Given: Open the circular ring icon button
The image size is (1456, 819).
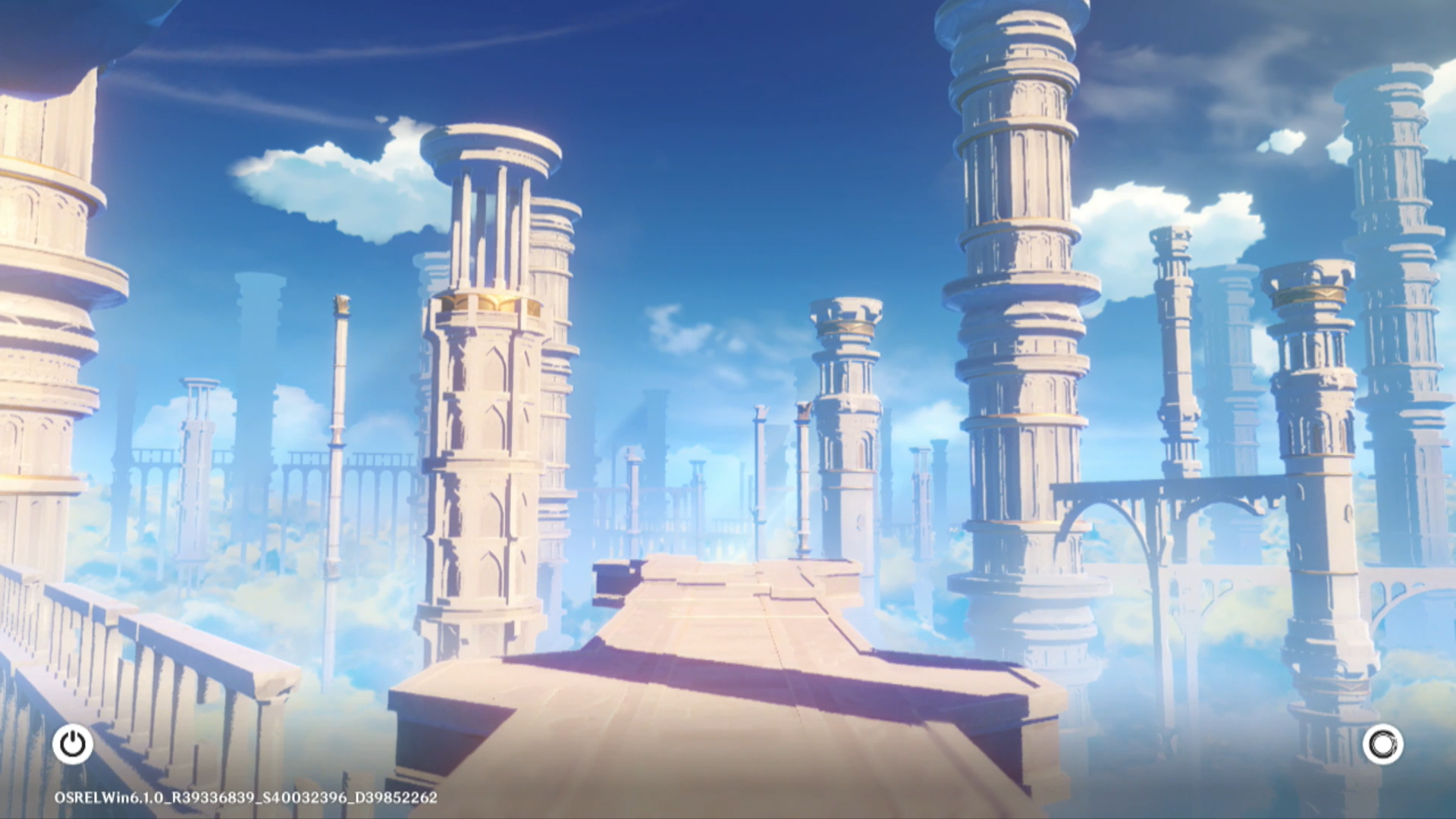Looking at the screenshot, I should [x=1382, y=744].
